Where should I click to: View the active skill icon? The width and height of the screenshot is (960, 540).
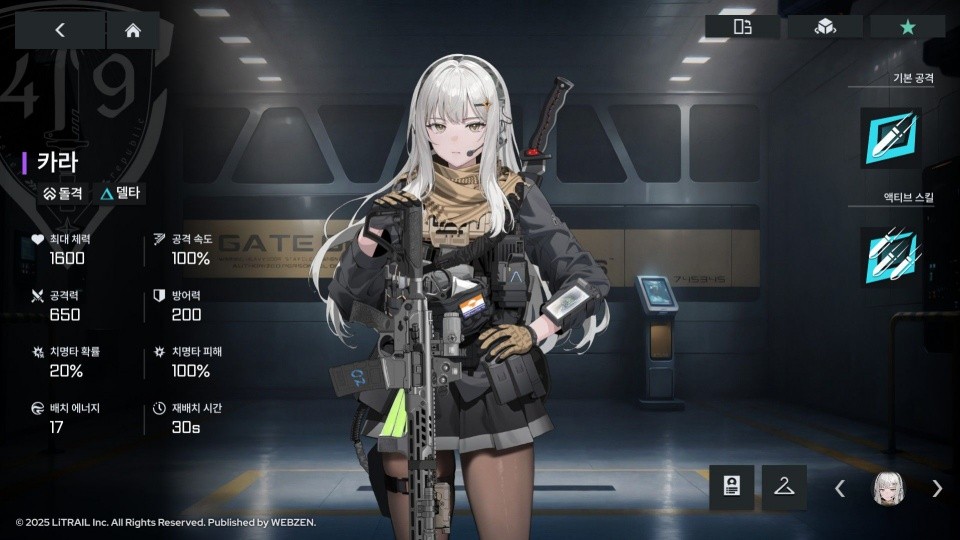coord(890,256)
